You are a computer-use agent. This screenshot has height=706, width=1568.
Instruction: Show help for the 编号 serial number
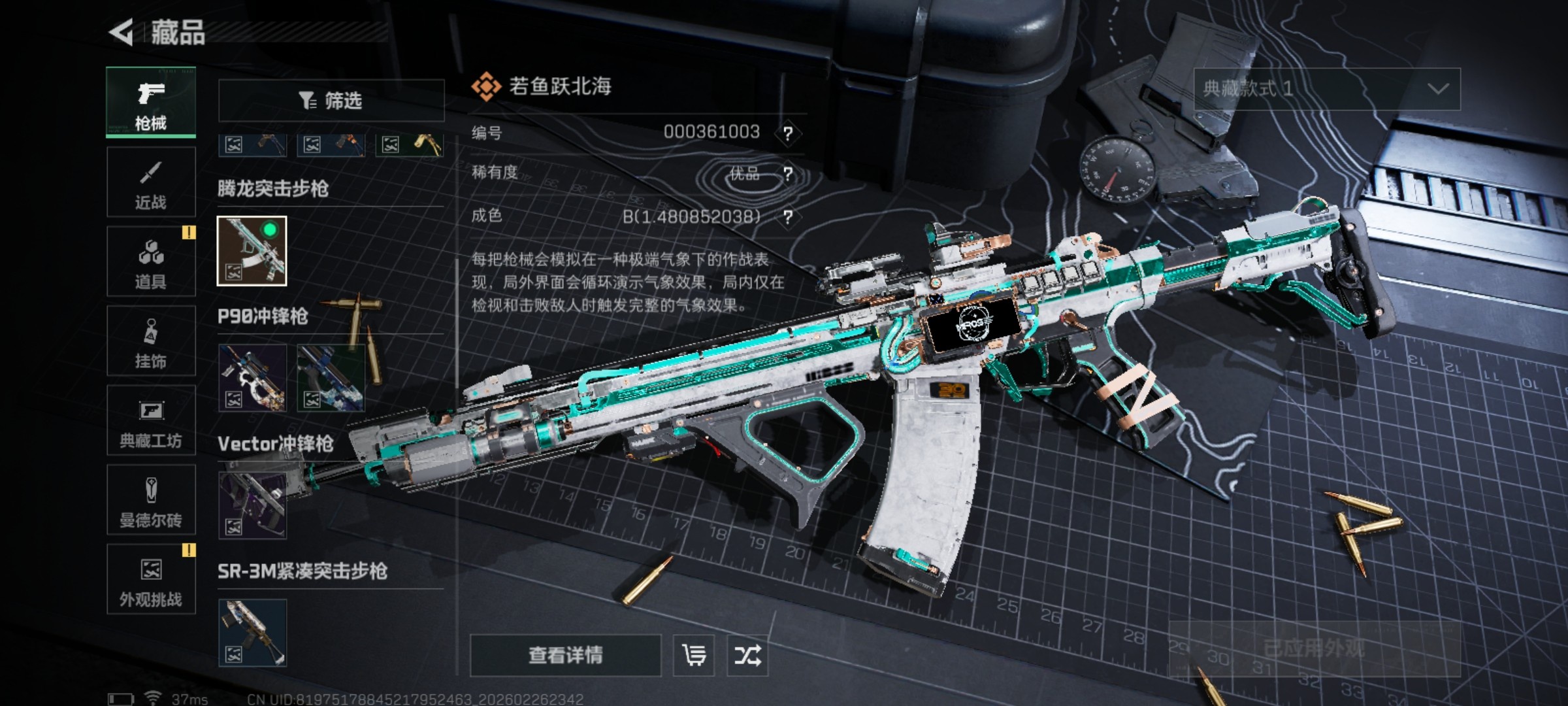click(788, 133)
